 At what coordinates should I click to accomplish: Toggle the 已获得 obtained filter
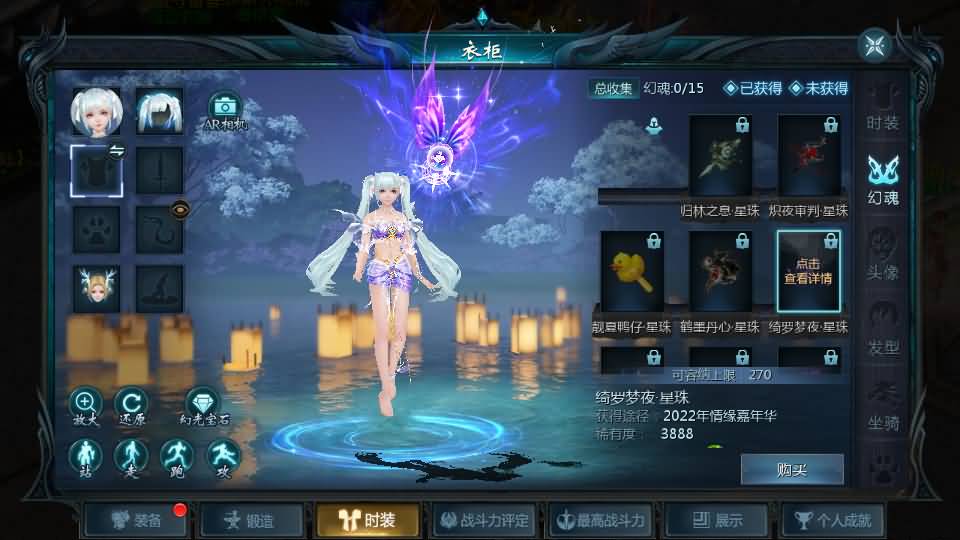(753, 88)
